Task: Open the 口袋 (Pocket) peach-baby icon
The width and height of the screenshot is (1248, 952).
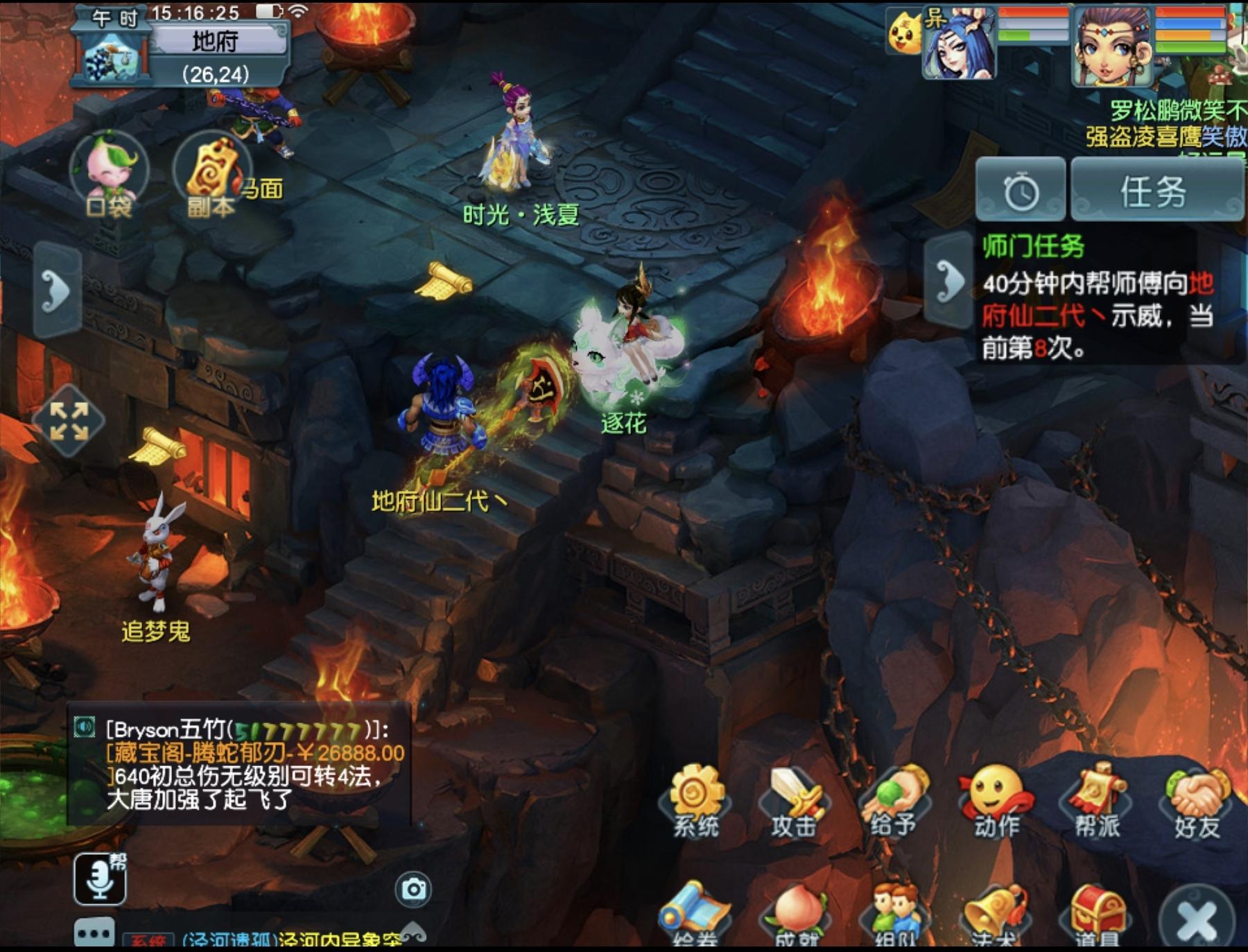Action: tap(110, 173)
